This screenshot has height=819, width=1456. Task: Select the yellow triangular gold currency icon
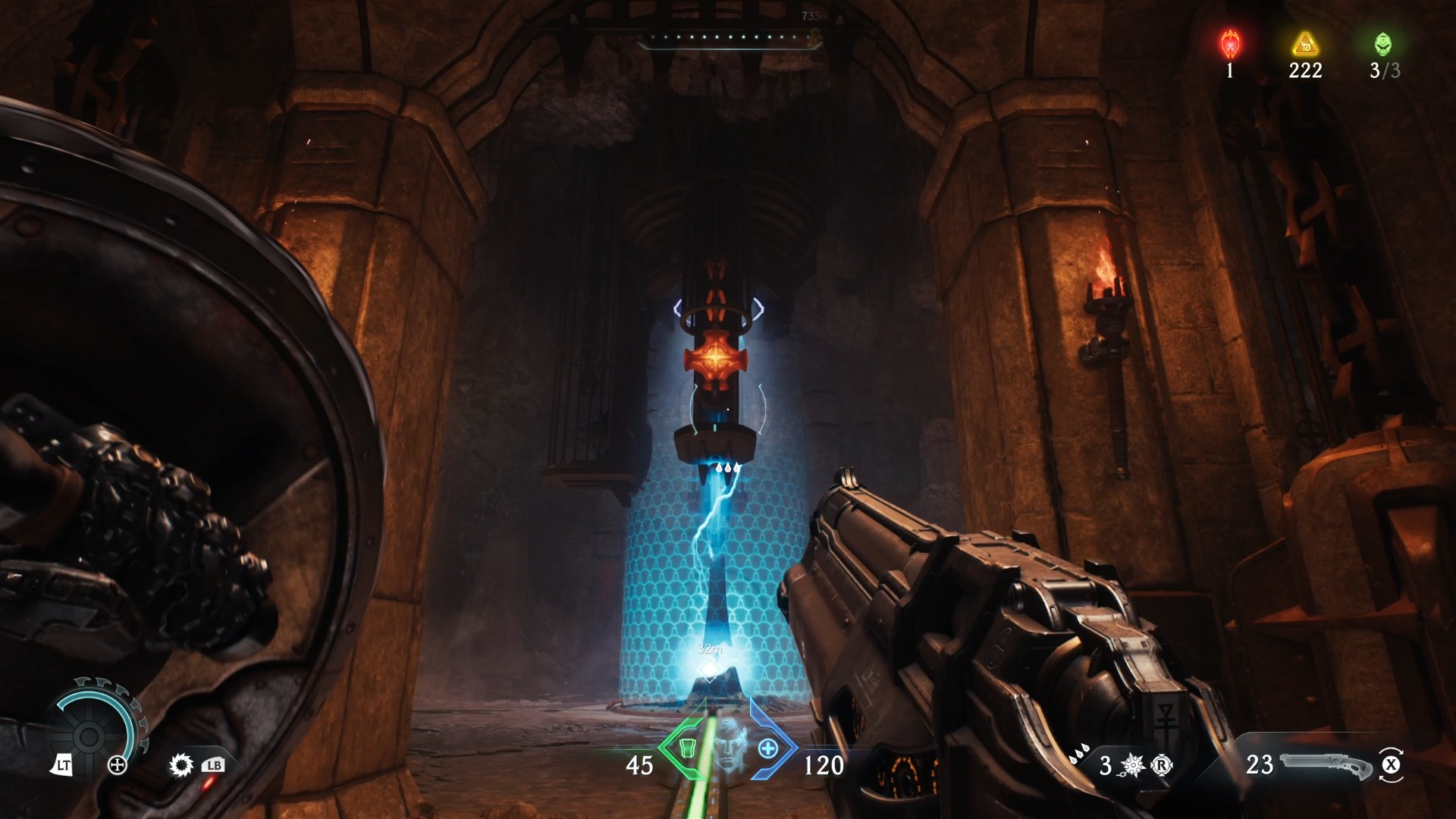coord(1304,44)
